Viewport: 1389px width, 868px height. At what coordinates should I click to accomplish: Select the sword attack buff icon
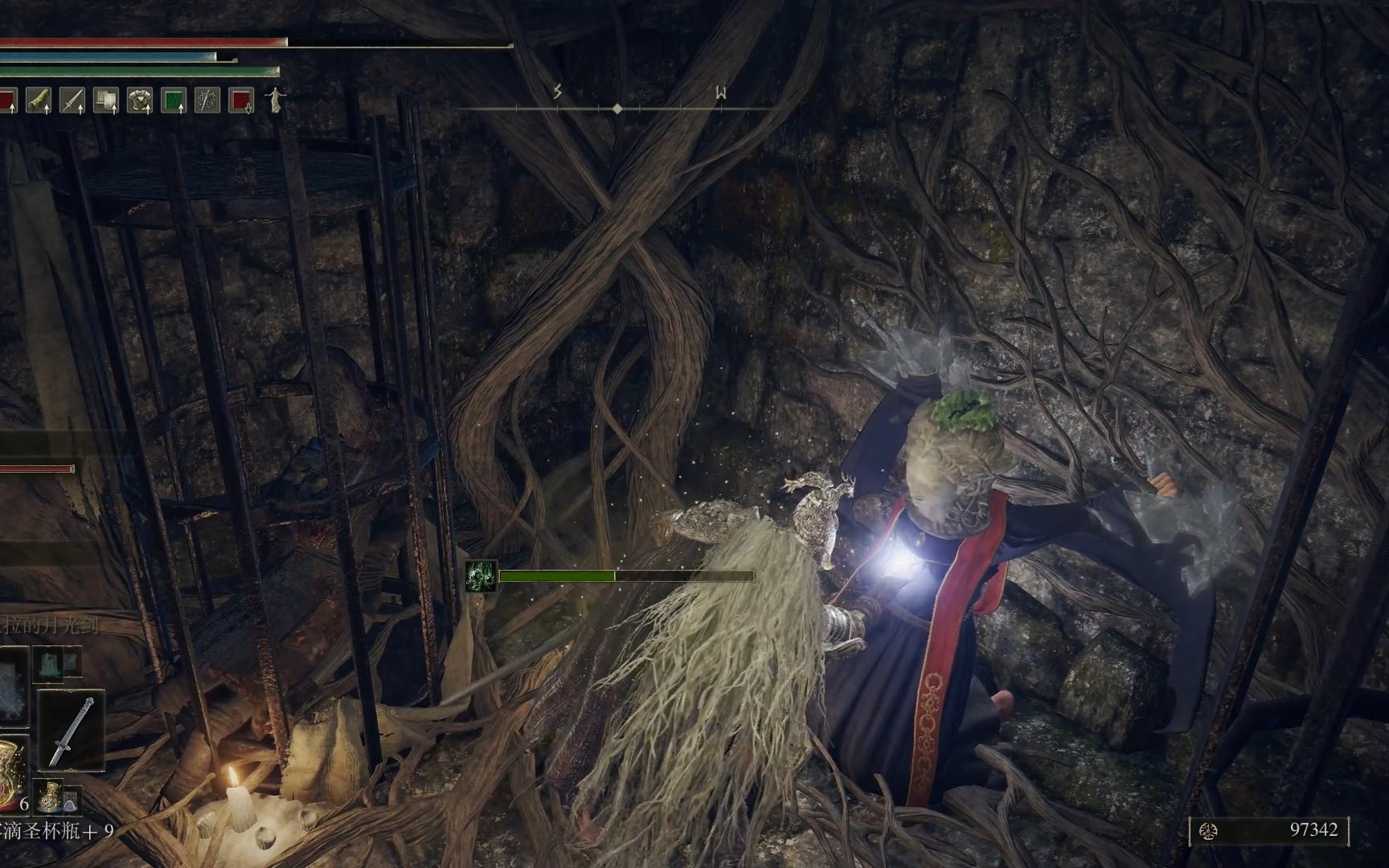coord(72,100)
